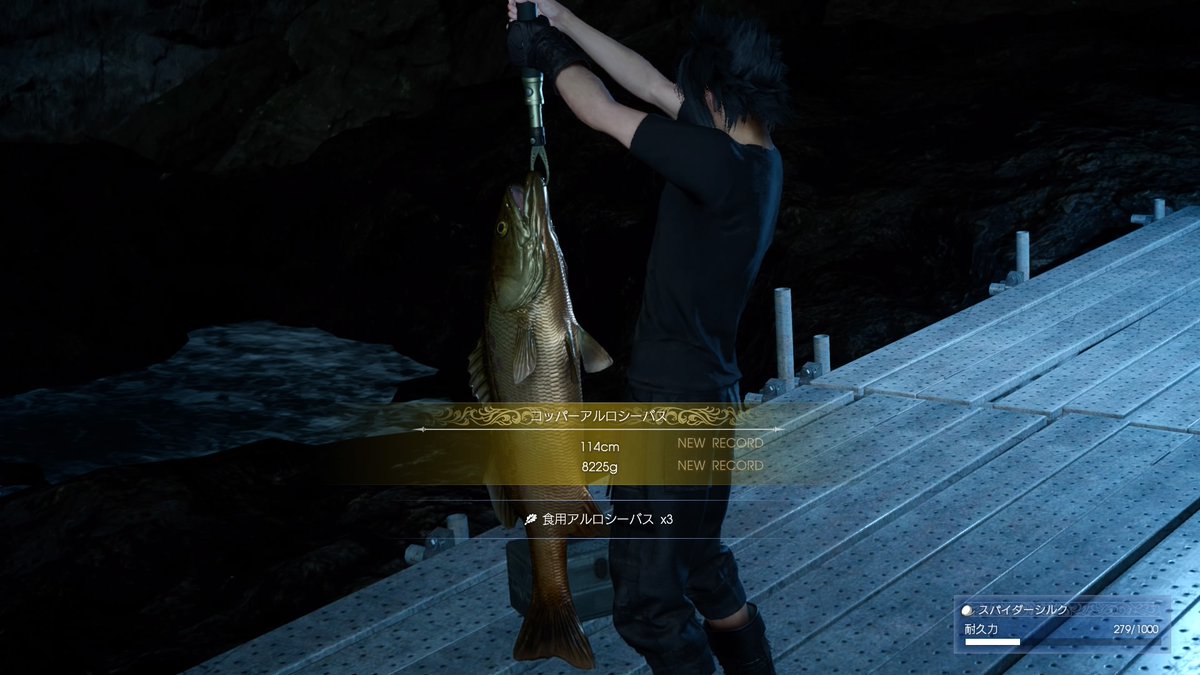The width and height of the screenshot is (1200, 675).
Task: Select the スパイダーシルク fishing line panel
Action: click(1061, 624)
